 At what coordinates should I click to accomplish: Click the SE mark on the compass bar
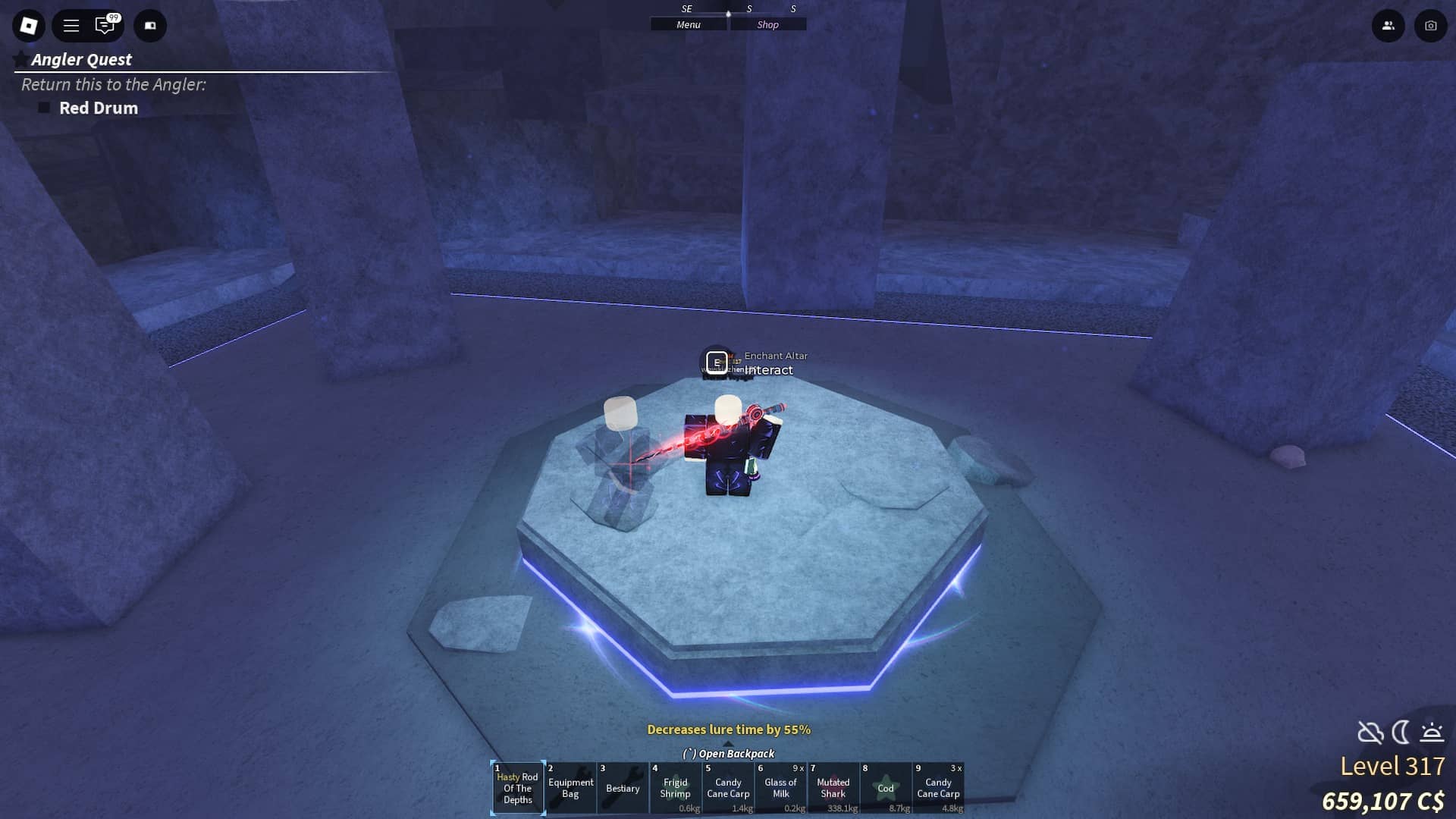686,10
